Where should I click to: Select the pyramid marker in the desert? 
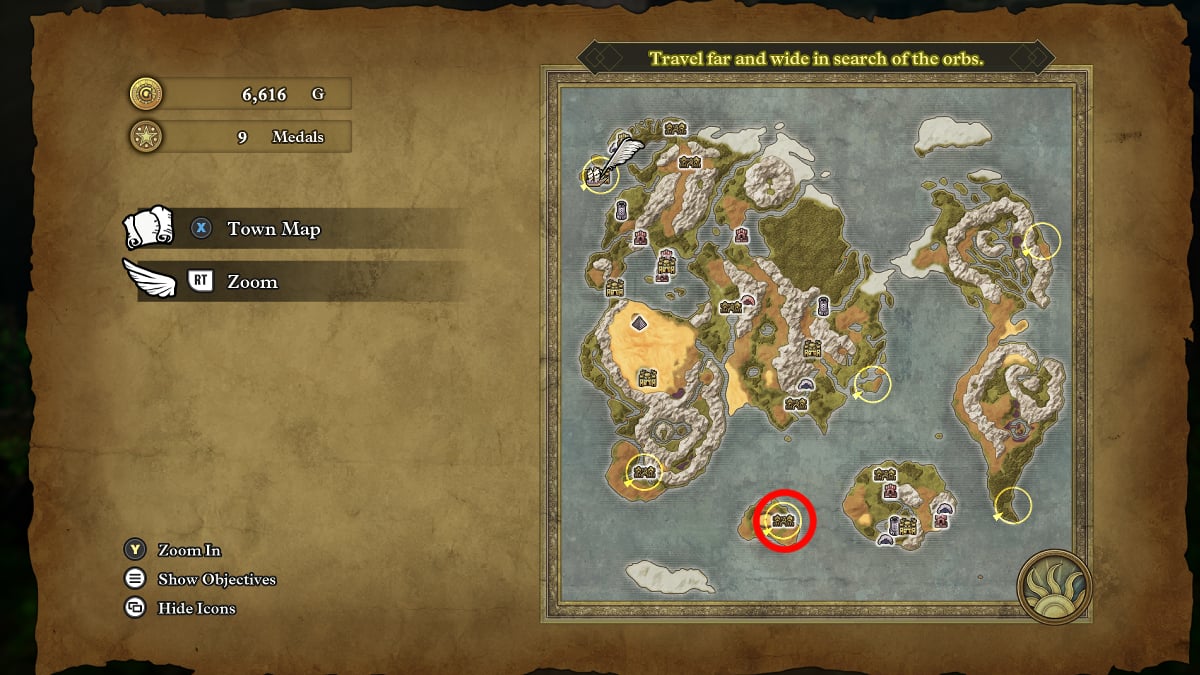[x=638, y=323]
